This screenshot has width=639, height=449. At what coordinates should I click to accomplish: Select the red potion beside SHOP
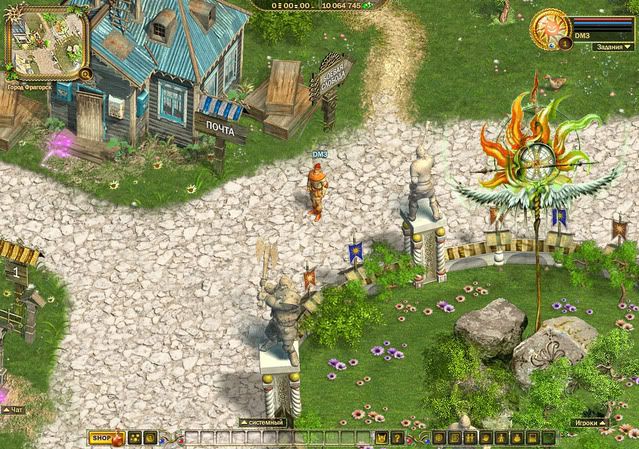click(x=118, y=438)
